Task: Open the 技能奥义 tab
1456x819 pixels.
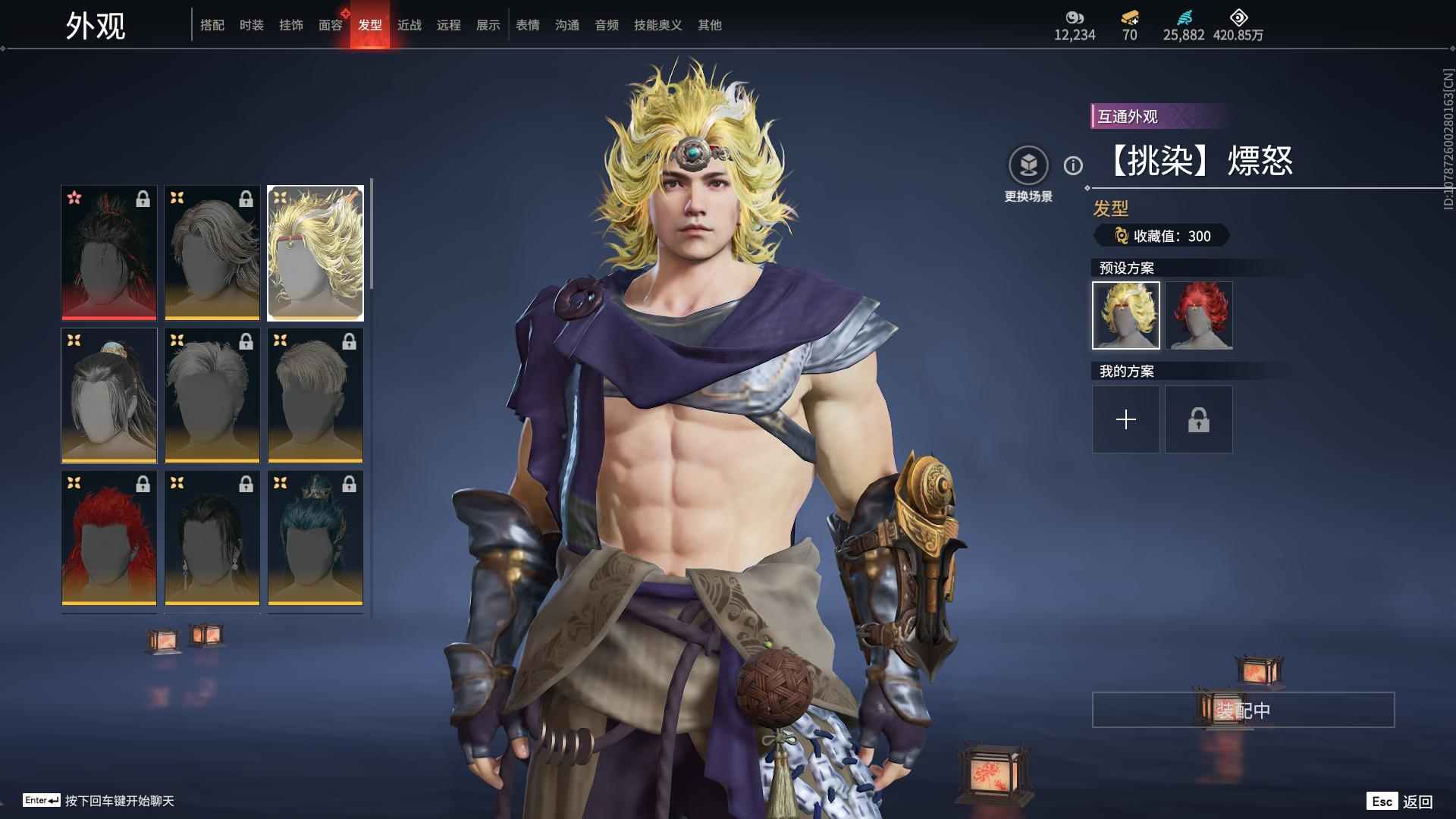Action: coord(658,25)
